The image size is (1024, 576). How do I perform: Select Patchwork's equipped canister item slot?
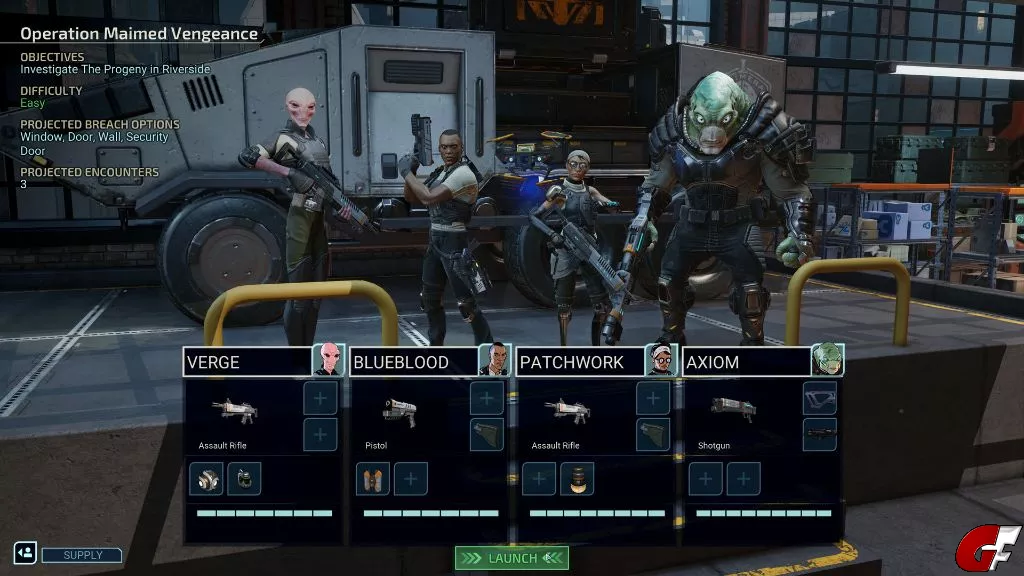click(577, 479)
